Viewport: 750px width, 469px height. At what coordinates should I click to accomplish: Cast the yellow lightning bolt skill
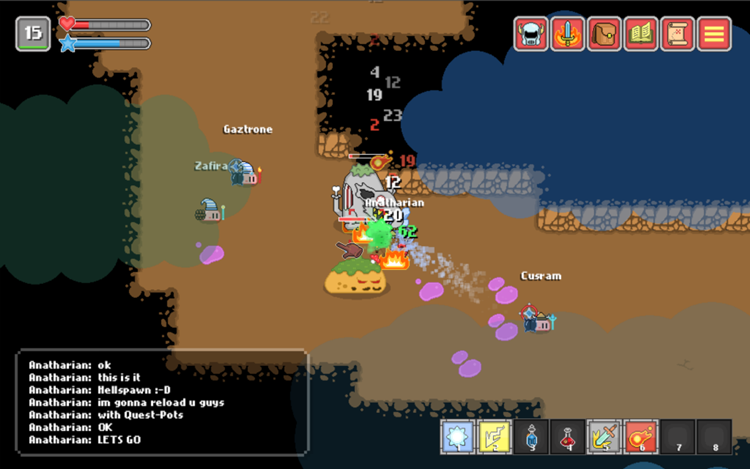pyautogui.click(x=495, y=437)
